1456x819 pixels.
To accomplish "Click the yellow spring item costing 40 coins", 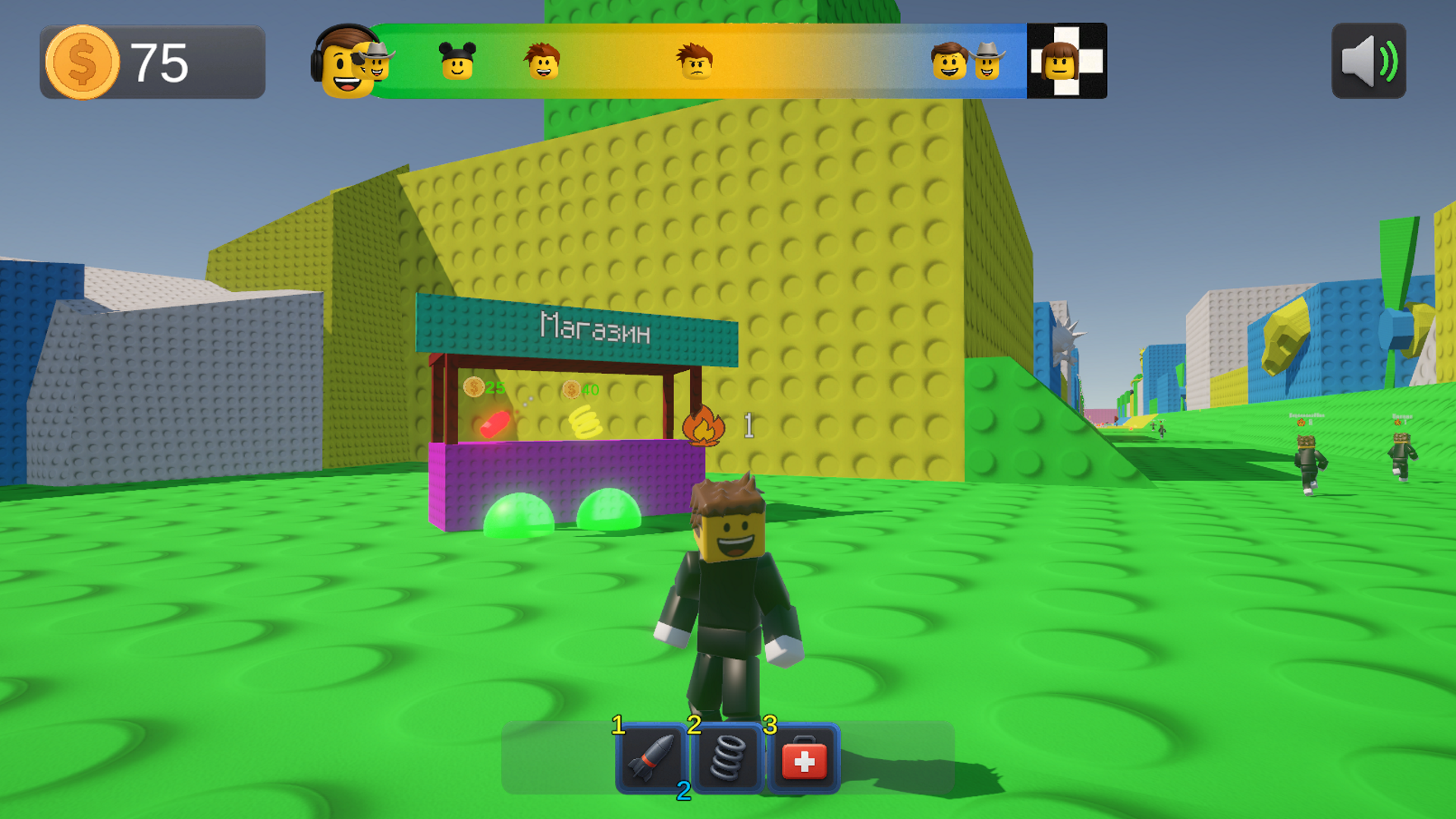I will point(584,422).
